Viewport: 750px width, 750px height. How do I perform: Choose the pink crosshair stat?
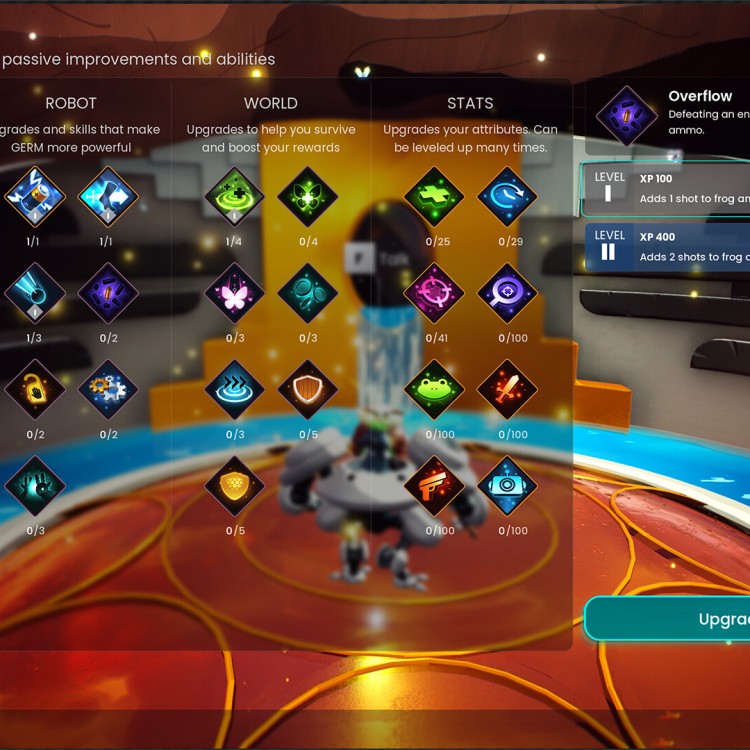pos(434,293)
